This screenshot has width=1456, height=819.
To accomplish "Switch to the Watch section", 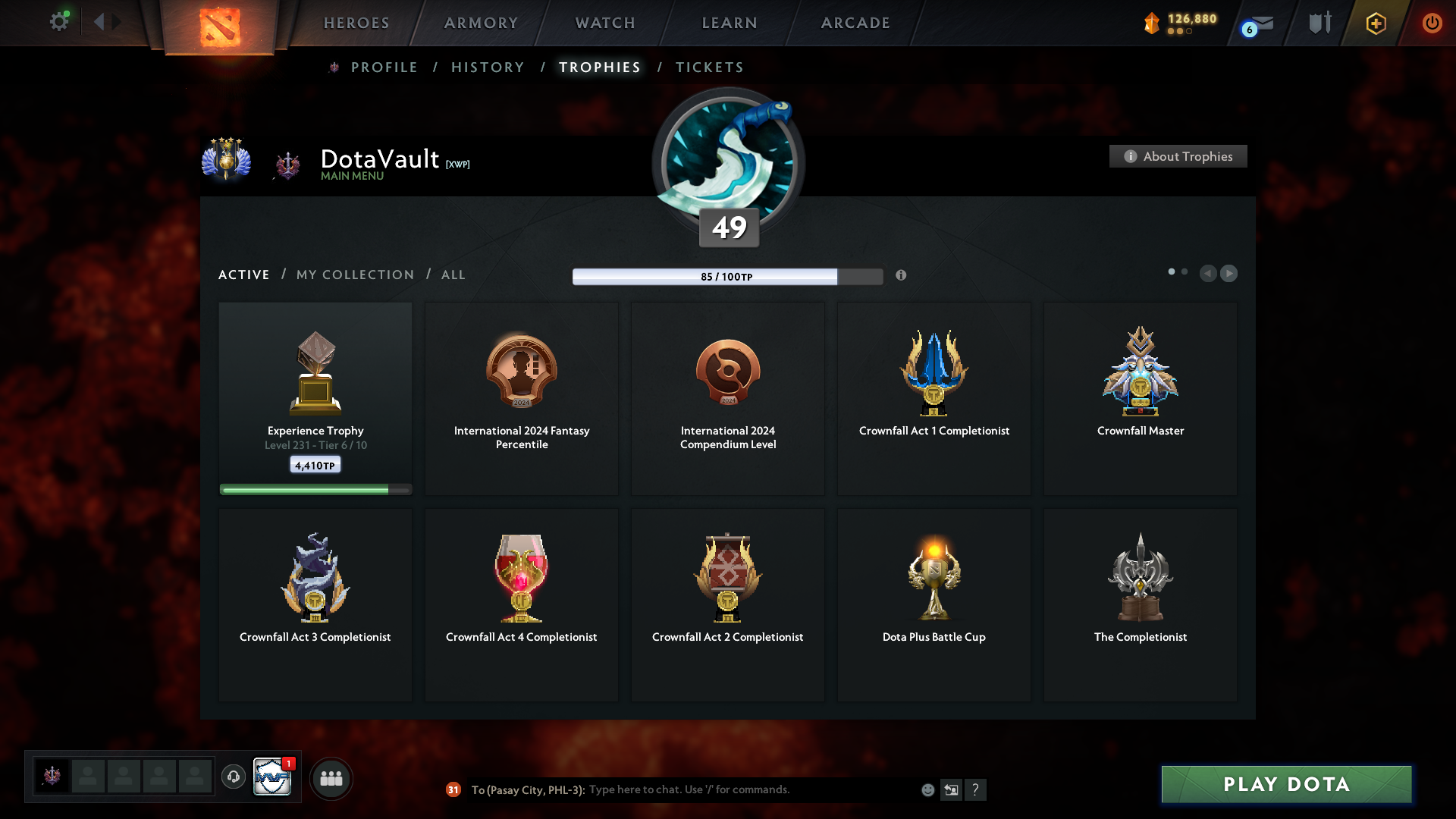I will point(605,23).
